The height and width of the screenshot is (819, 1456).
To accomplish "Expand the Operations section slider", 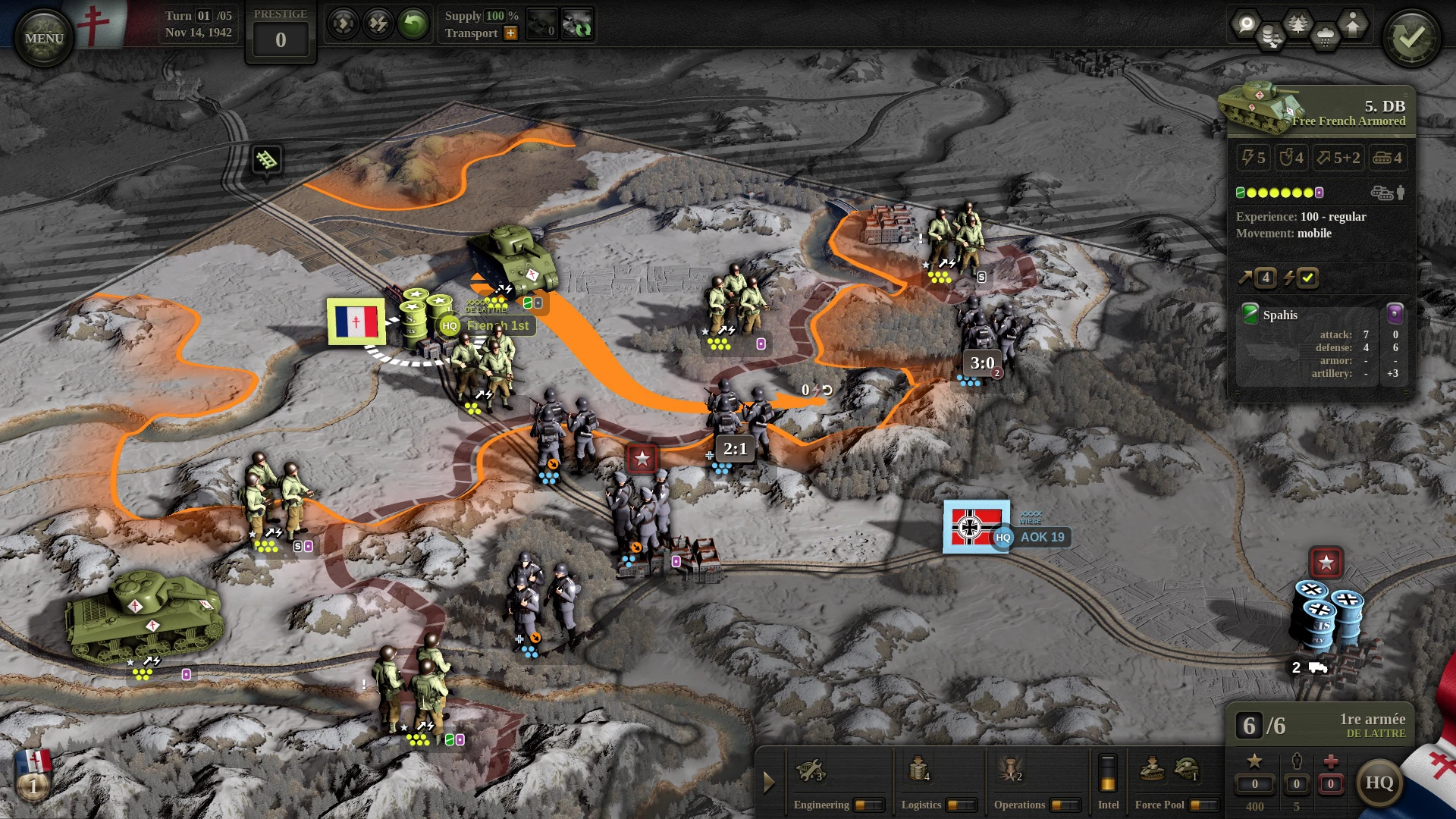I will [x=1063, y=806].
